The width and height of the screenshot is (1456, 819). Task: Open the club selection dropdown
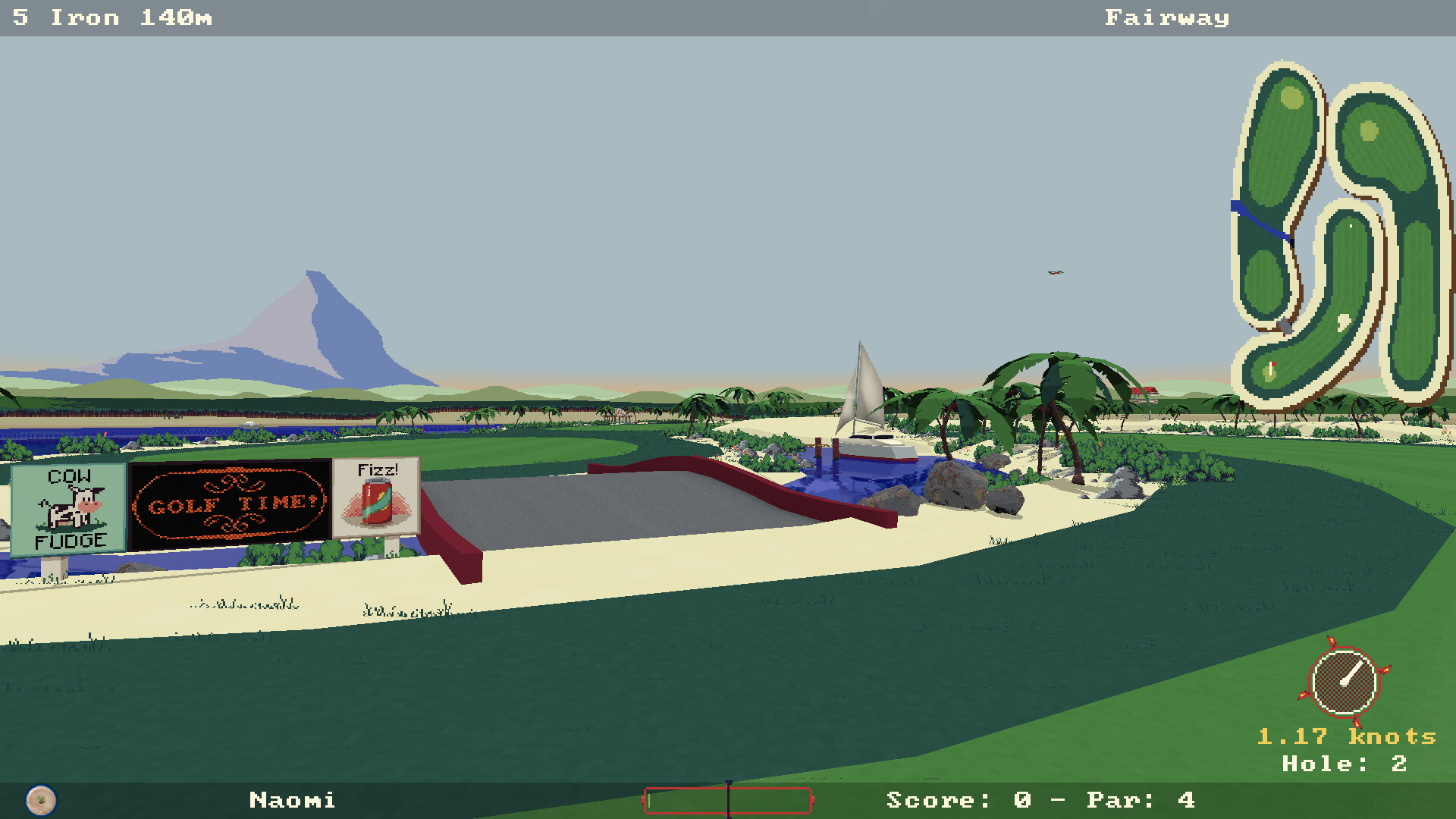76,17
